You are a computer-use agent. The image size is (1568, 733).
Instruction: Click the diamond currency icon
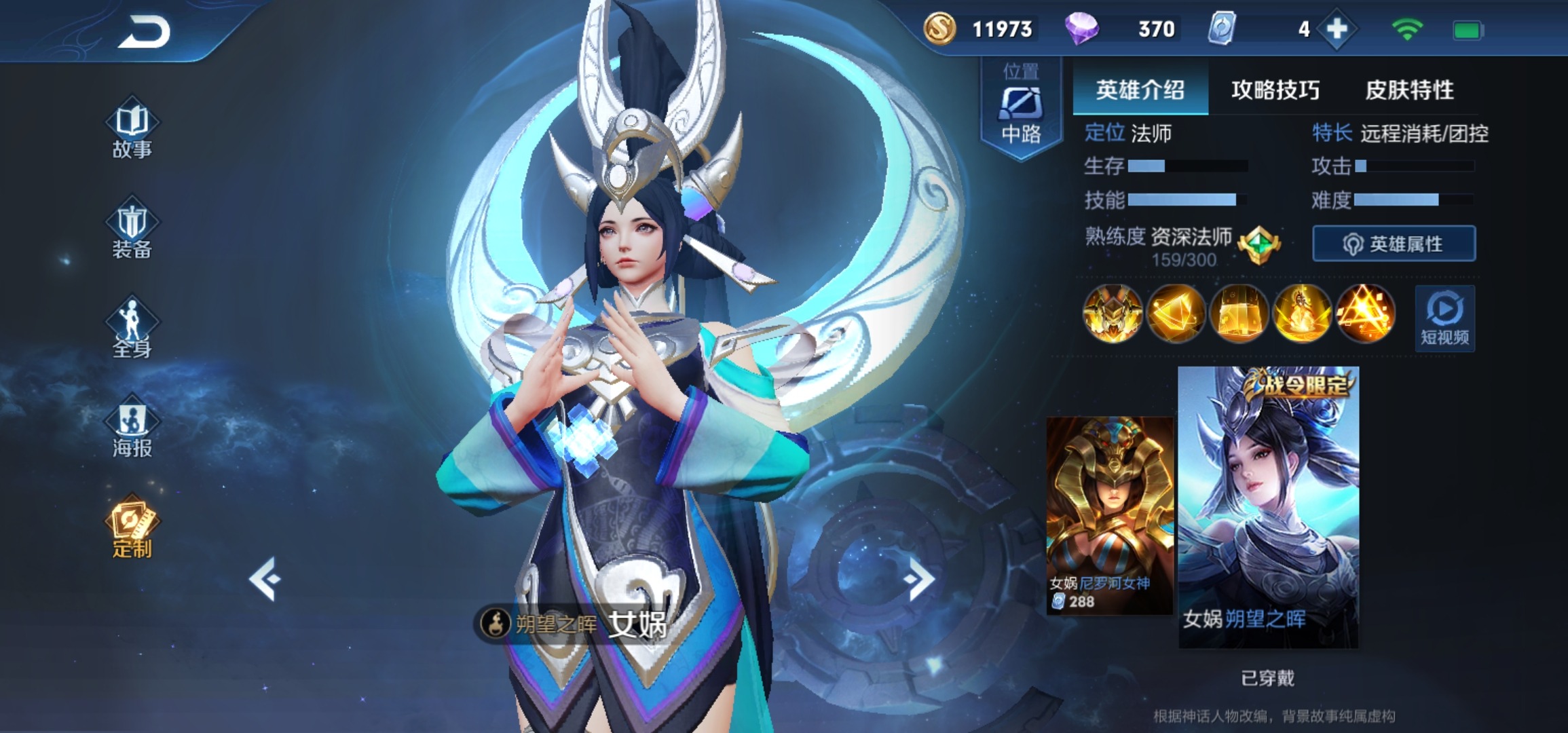(1083, 30)
